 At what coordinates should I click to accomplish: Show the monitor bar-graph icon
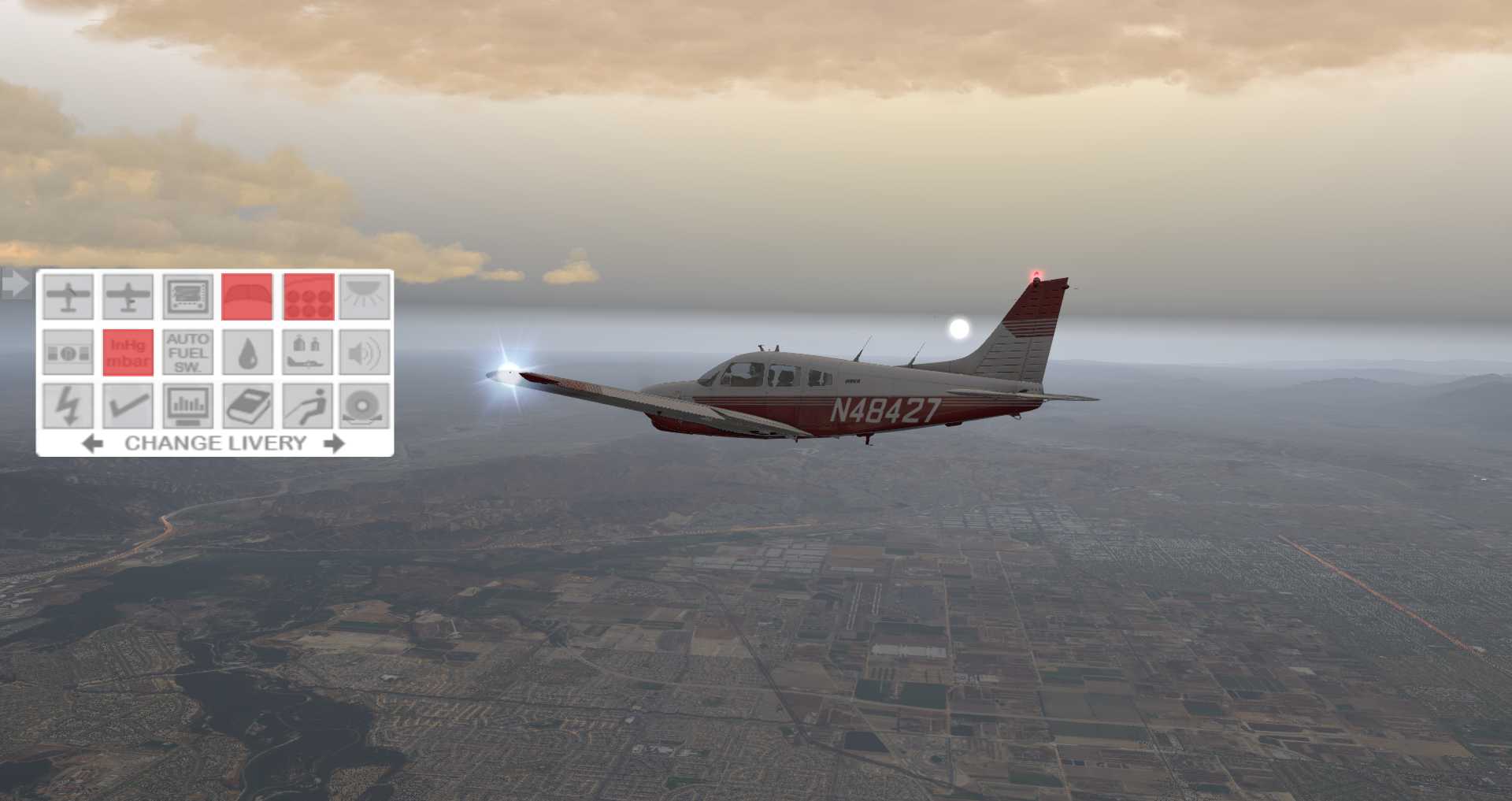pos(187,406)
